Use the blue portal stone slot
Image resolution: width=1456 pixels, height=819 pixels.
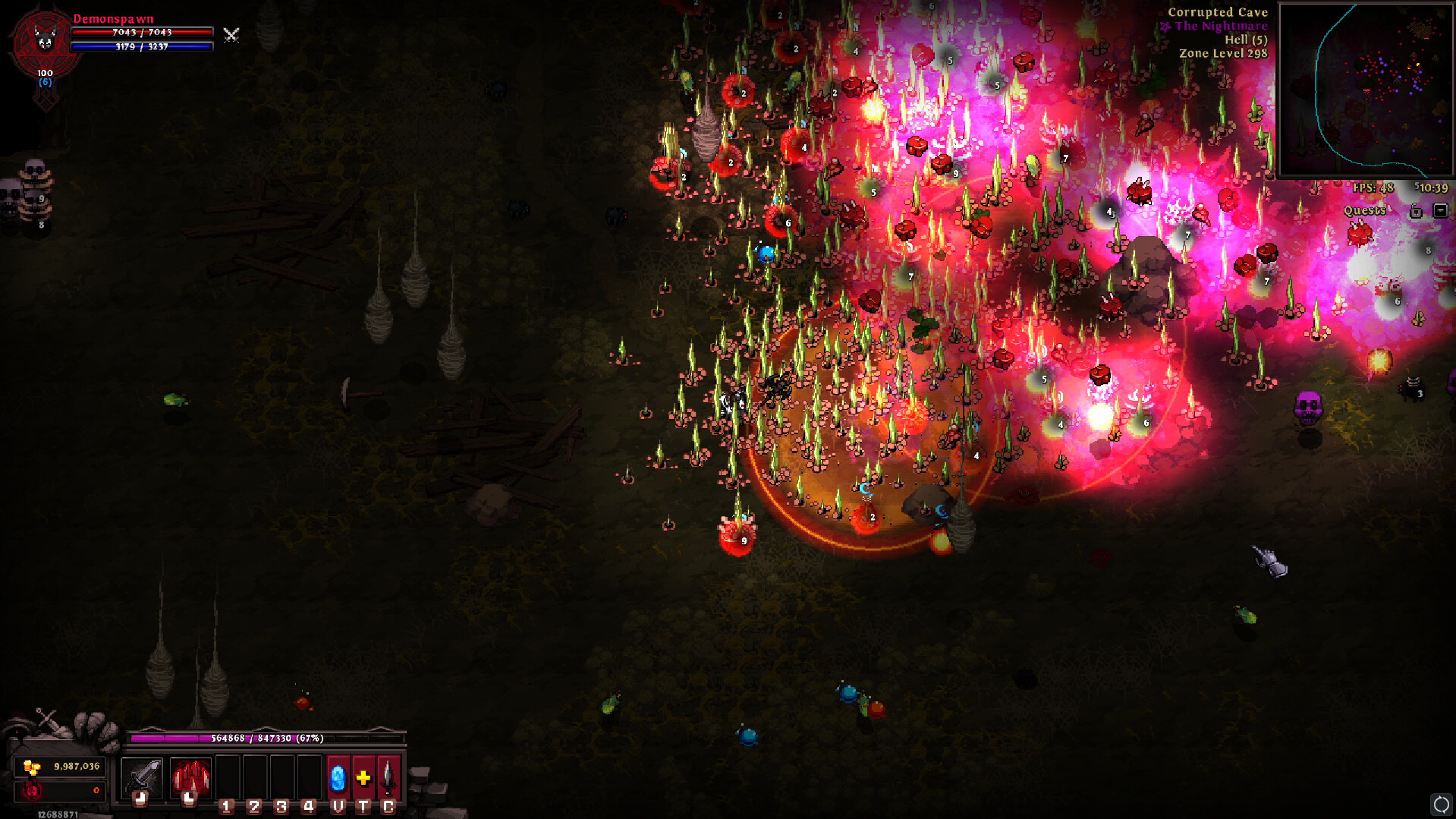pos(338,778)
